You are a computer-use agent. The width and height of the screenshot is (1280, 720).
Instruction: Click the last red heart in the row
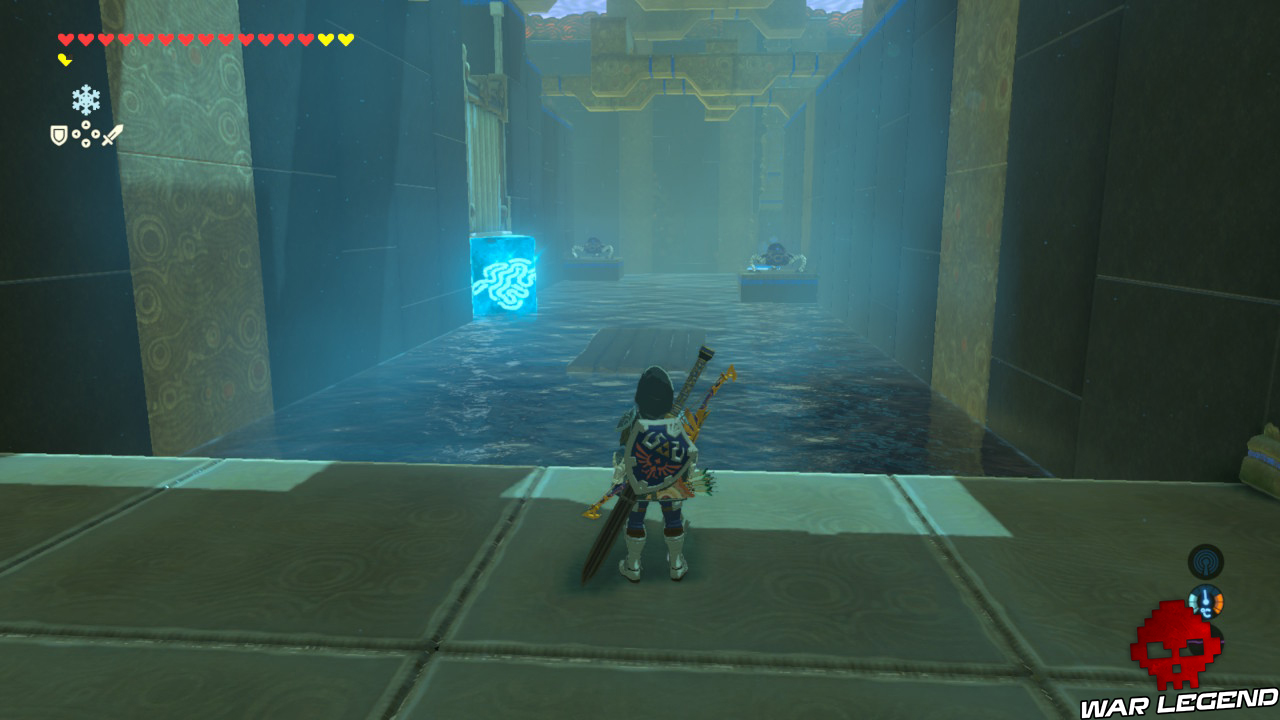point(304,38)
